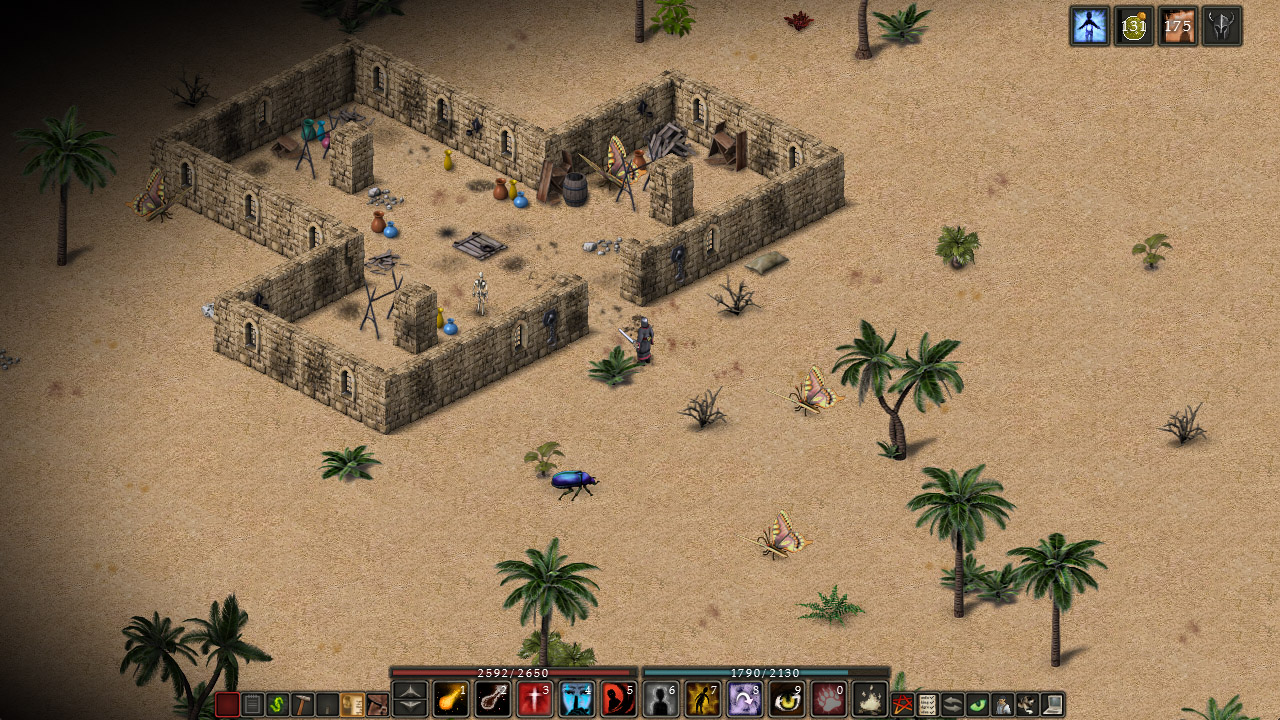This screenshot has height=720, width=1280.
Task: Trigger the blue face skill in slot 4
Action: 577,699
